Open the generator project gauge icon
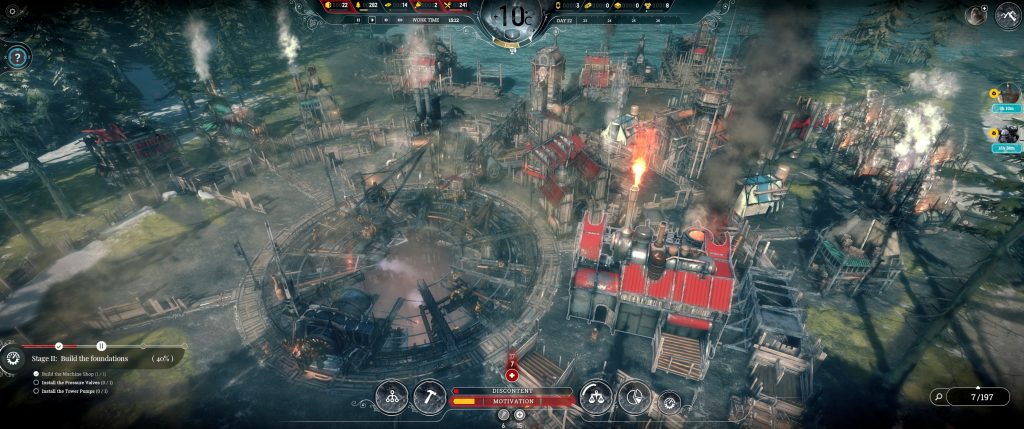Viewport: 1024px width, 429px height. [x=14, y=357]
